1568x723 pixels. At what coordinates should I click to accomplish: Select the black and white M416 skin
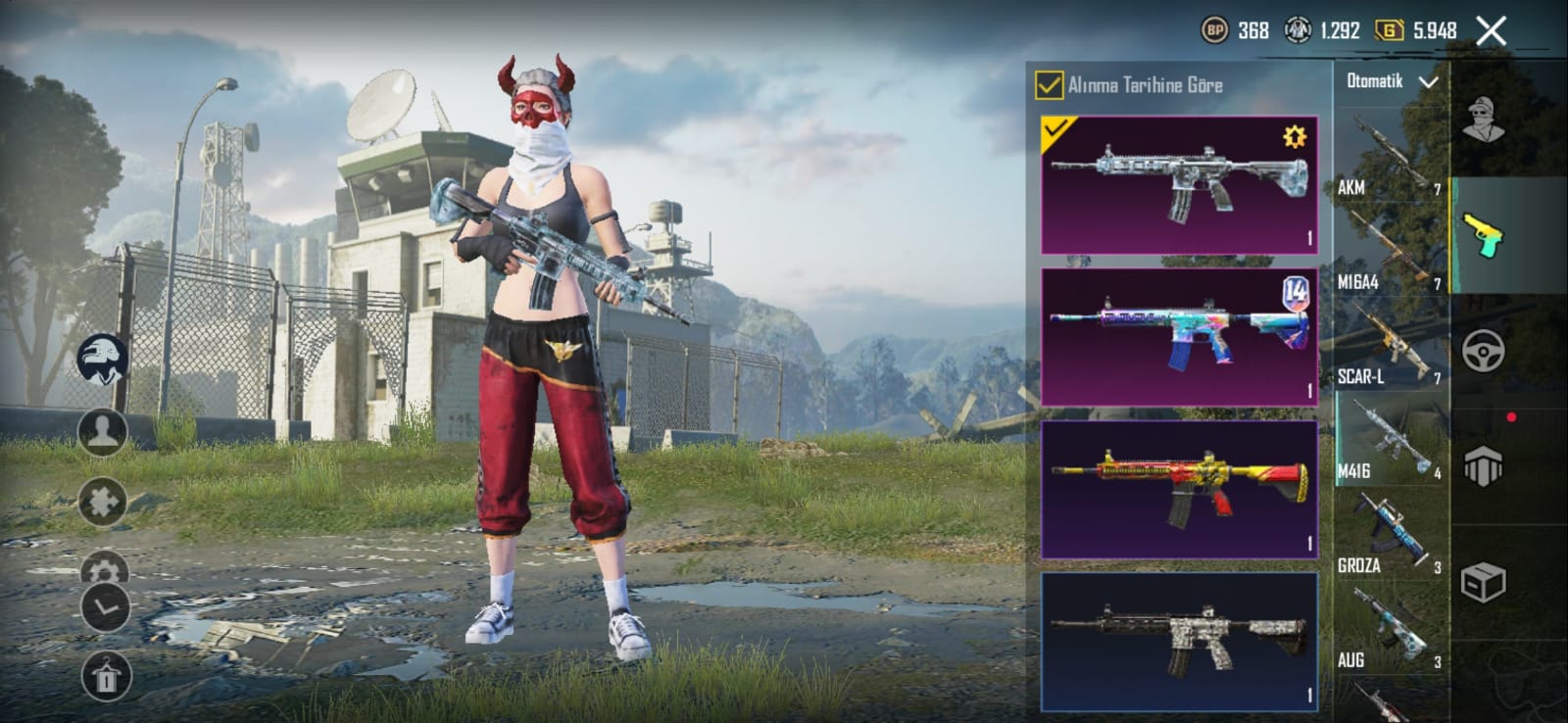pyautogui.click(x=1179, y=642)
